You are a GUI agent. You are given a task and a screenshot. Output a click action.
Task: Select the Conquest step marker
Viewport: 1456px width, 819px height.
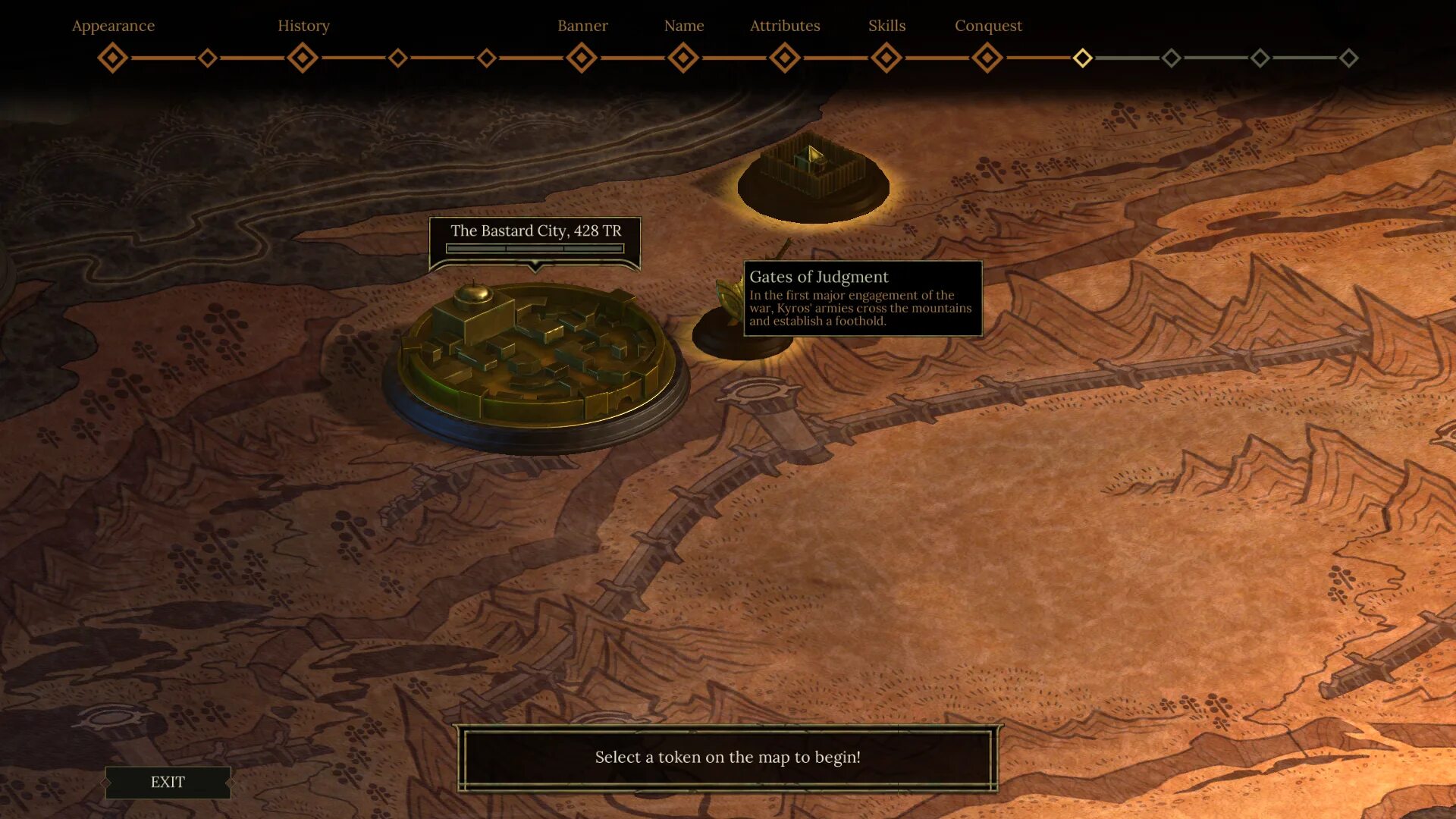pos(987,58)
